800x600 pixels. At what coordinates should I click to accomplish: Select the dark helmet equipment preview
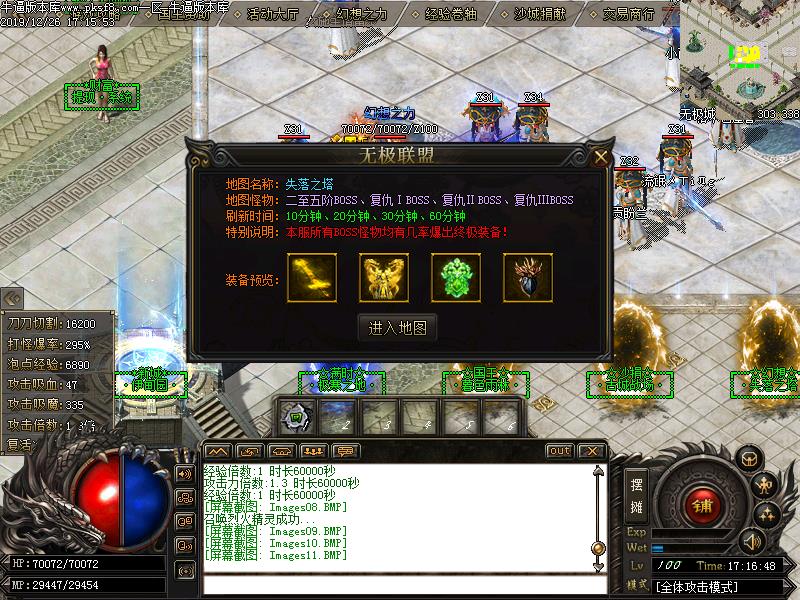tap(528, 278)
